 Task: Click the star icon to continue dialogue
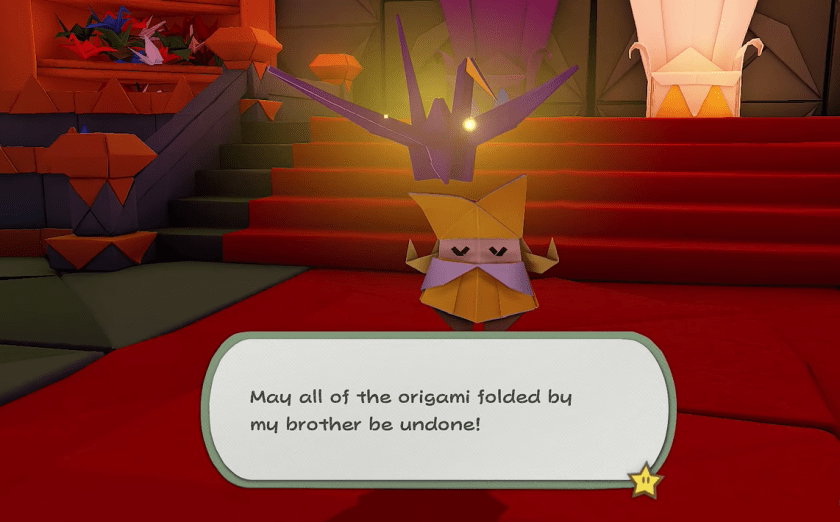[x=645, y=481]
